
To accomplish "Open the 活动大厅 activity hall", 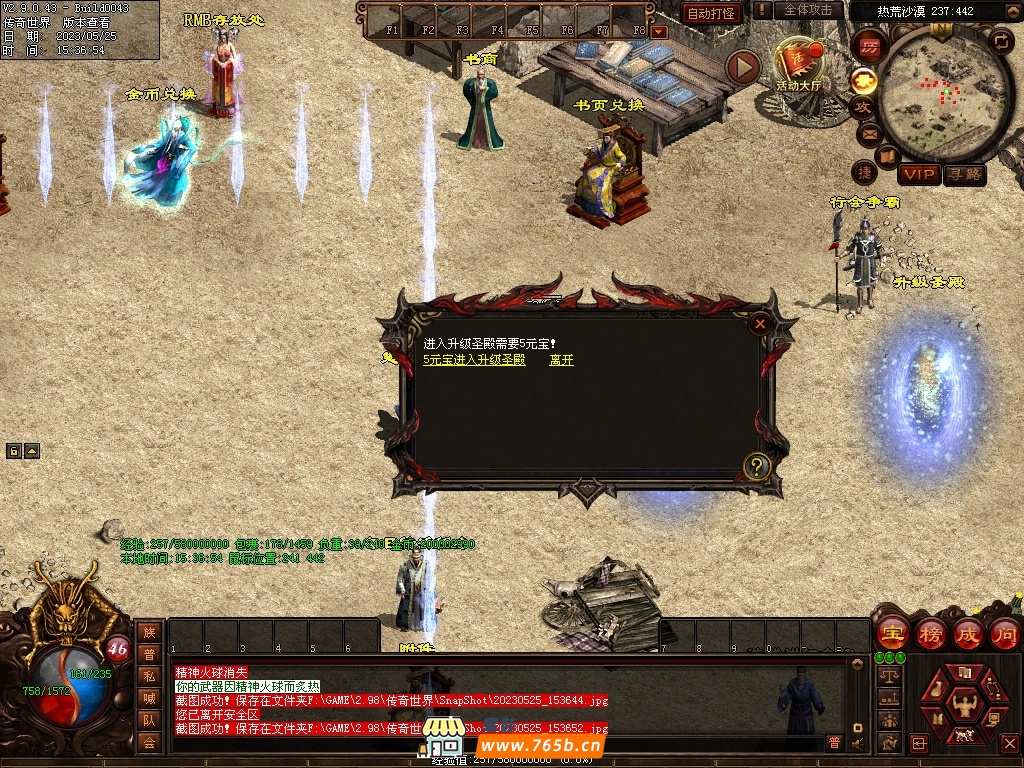I will 798,66.
